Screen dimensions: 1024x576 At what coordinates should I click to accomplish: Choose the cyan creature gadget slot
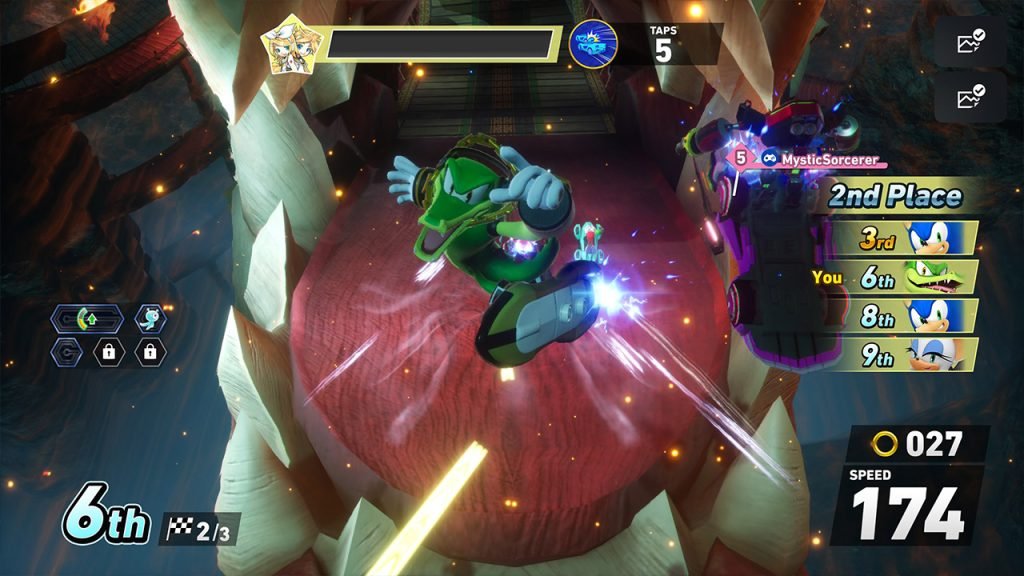coord(150,320)
